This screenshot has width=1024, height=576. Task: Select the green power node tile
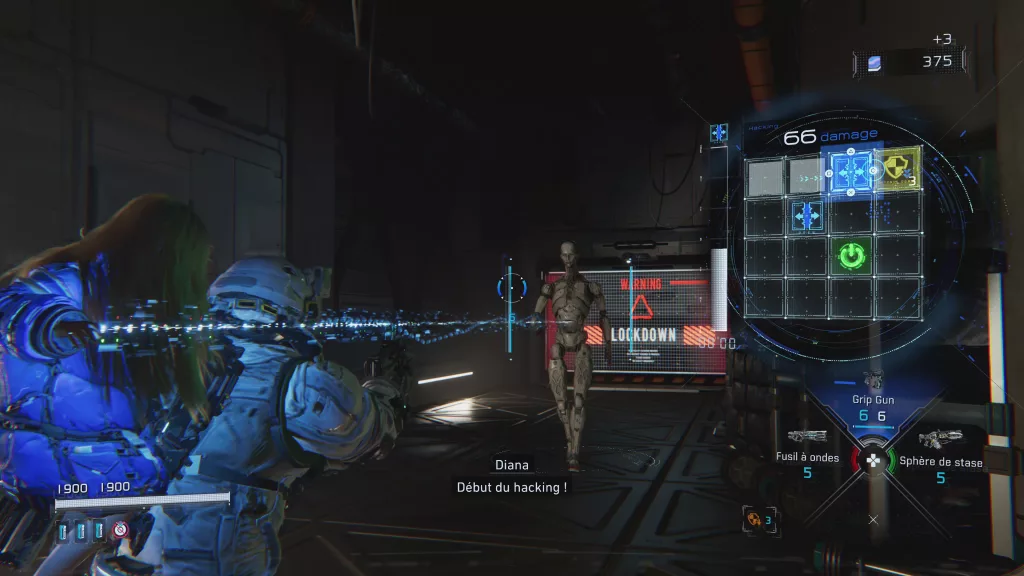tap(851, 256)
